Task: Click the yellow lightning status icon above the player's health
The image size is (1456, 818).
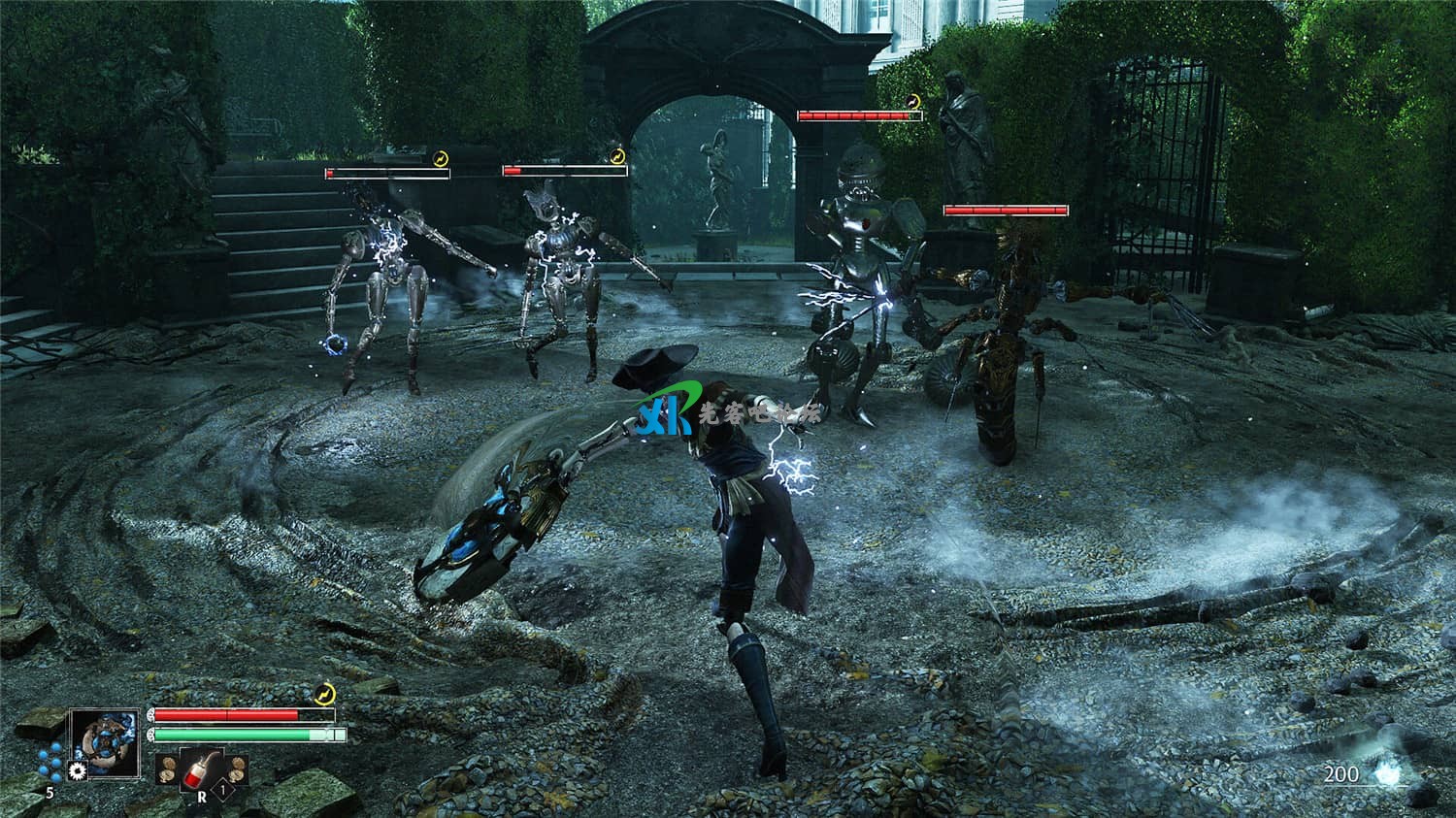Action: pos(326,693)
